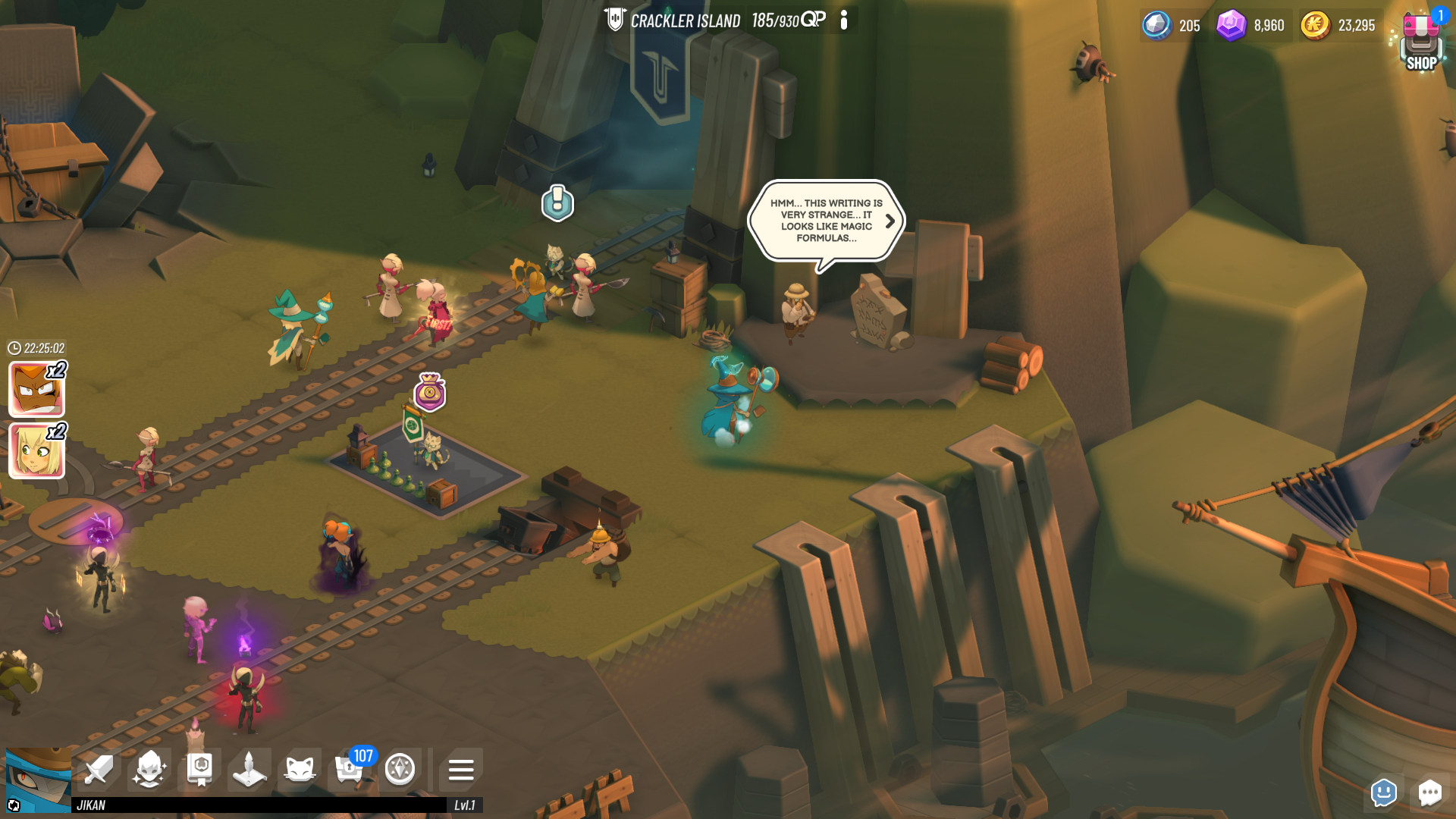Open the hero character menu
This screenshot has width=1456, height=819.
pos(149,770)
